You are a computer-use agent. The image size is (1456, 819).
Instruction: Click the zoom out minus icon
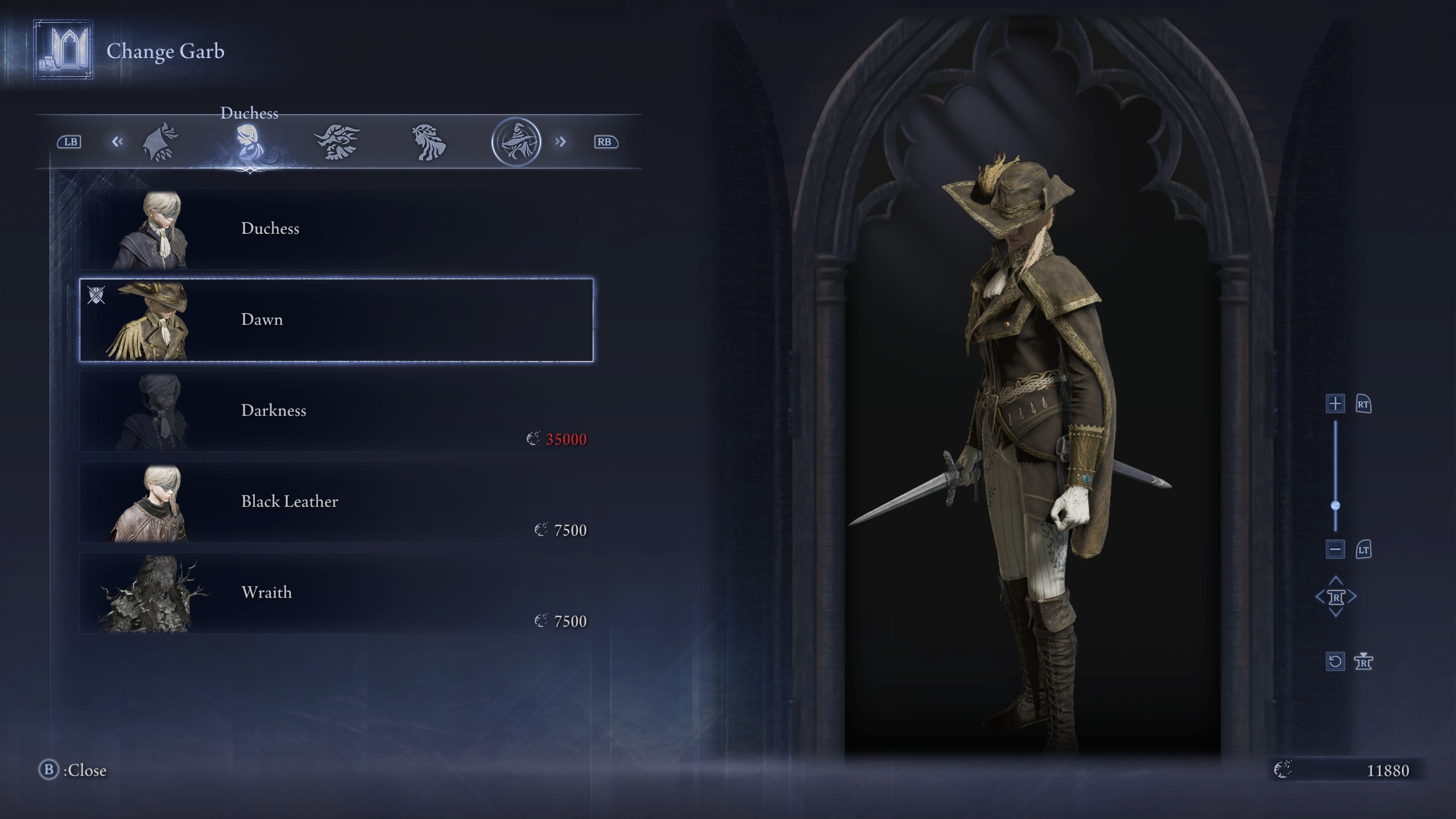pyautogui.click(x=1335, y=549)
